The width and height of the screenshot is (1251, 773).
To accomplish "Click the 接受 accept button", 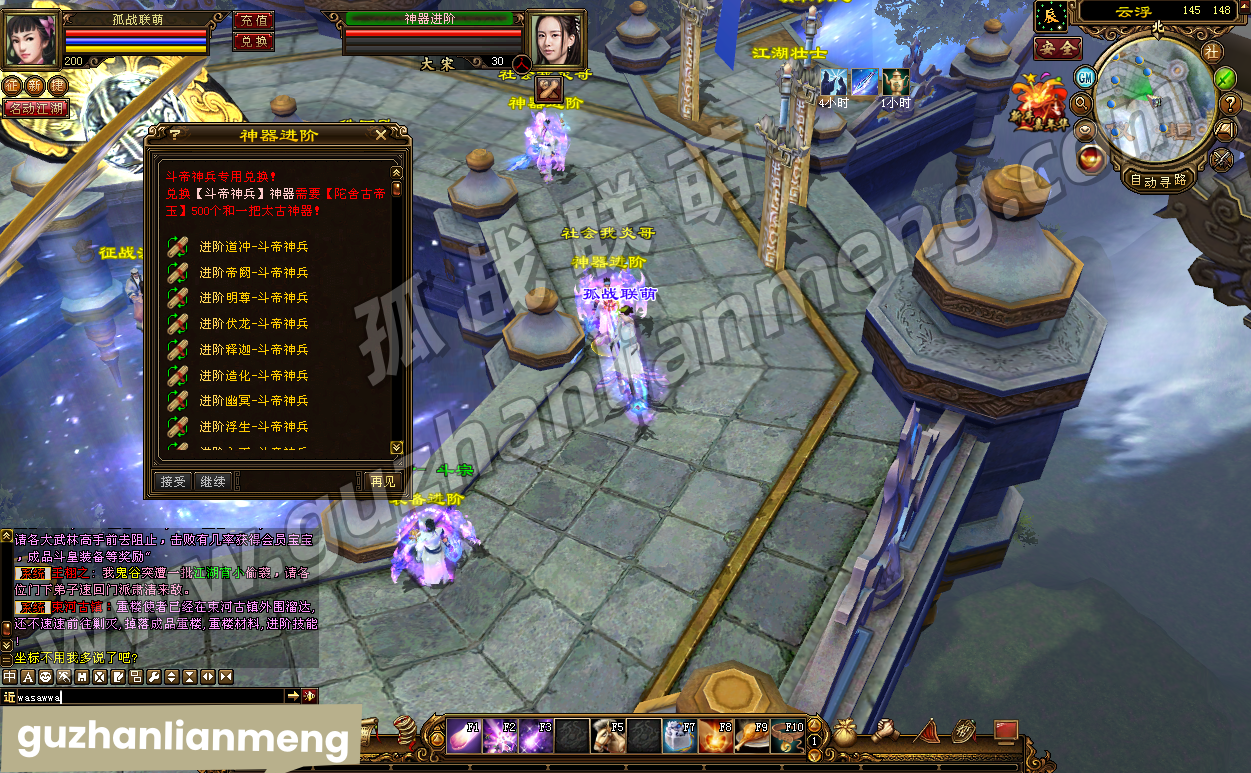I will [173, 482].
